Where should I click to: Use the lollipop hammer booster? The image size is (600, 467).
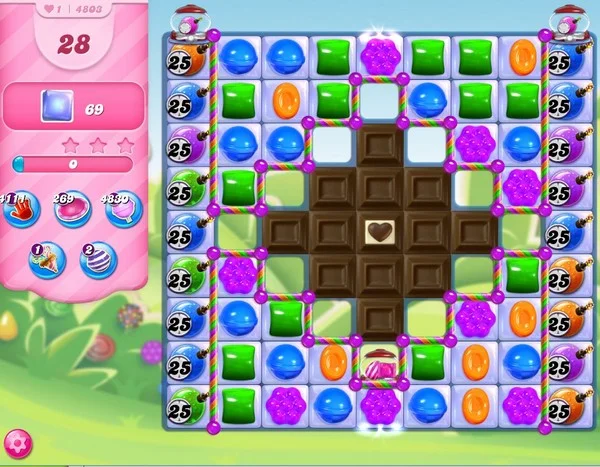(x=124, y=208)
